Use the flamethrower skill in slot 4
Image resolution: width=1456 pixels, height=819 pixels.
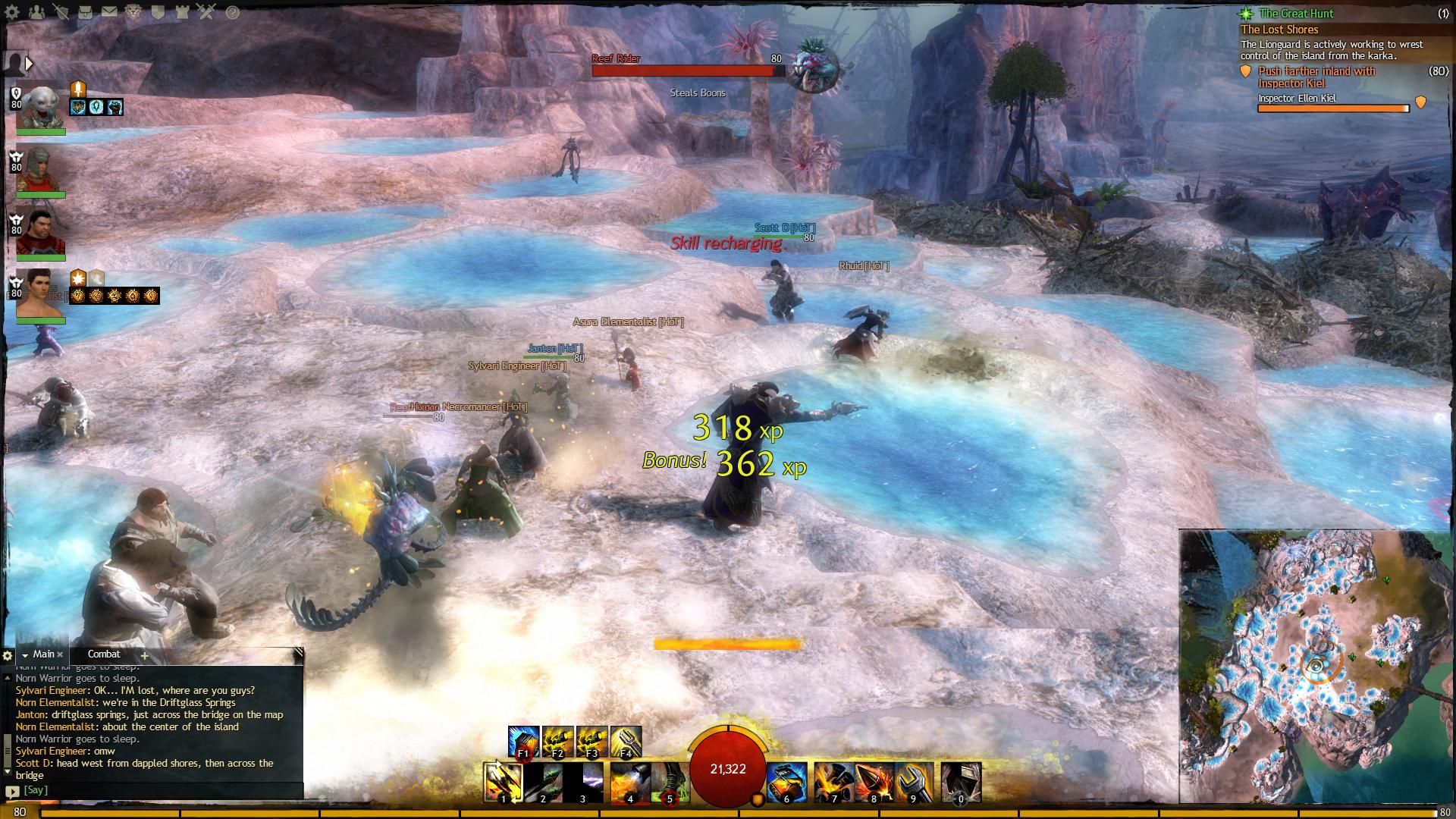629,782
